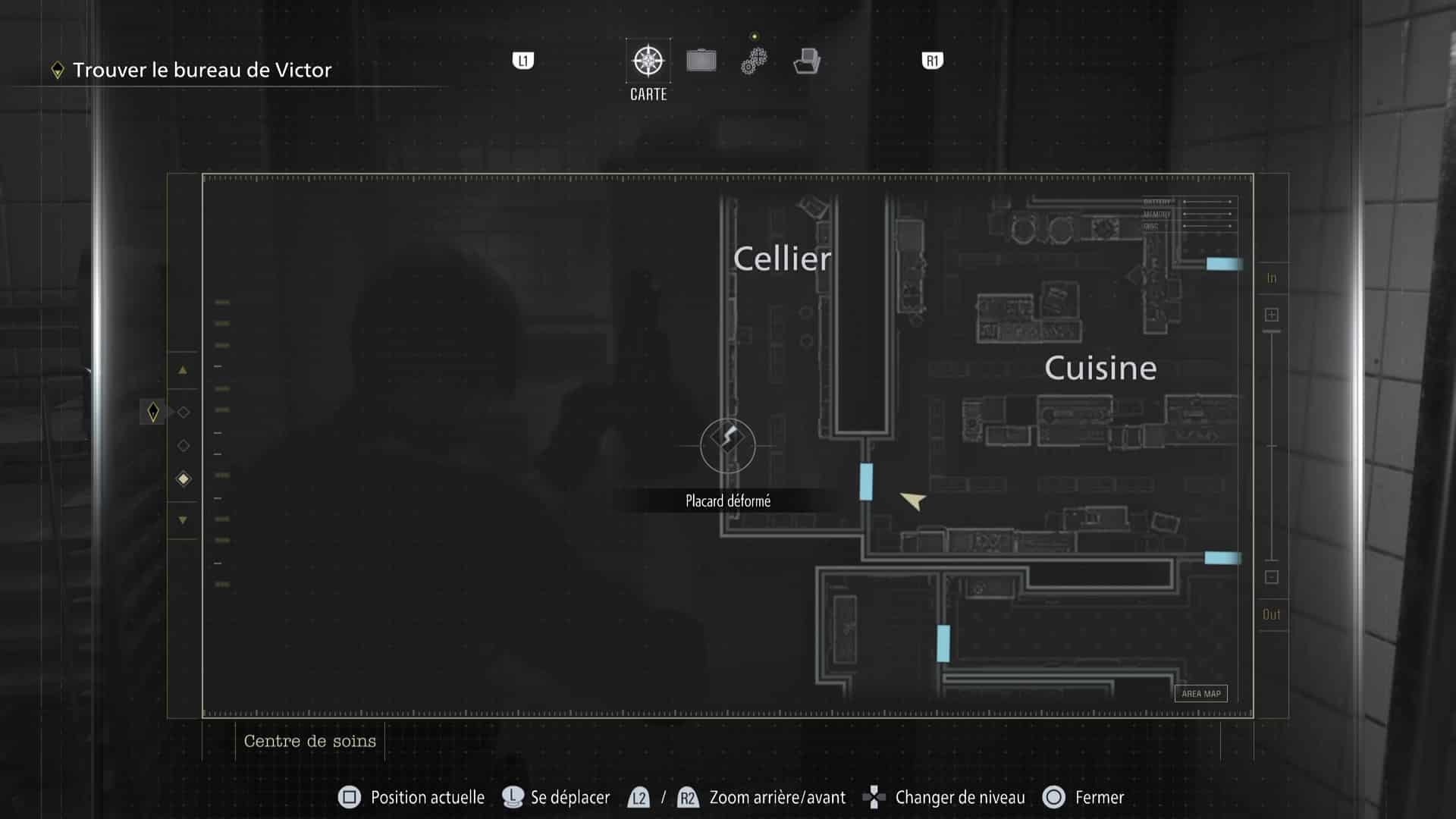Select the filled diamond level indicator
The image size is (1456, 819).
pyautogui.click(x=182, y=478)
